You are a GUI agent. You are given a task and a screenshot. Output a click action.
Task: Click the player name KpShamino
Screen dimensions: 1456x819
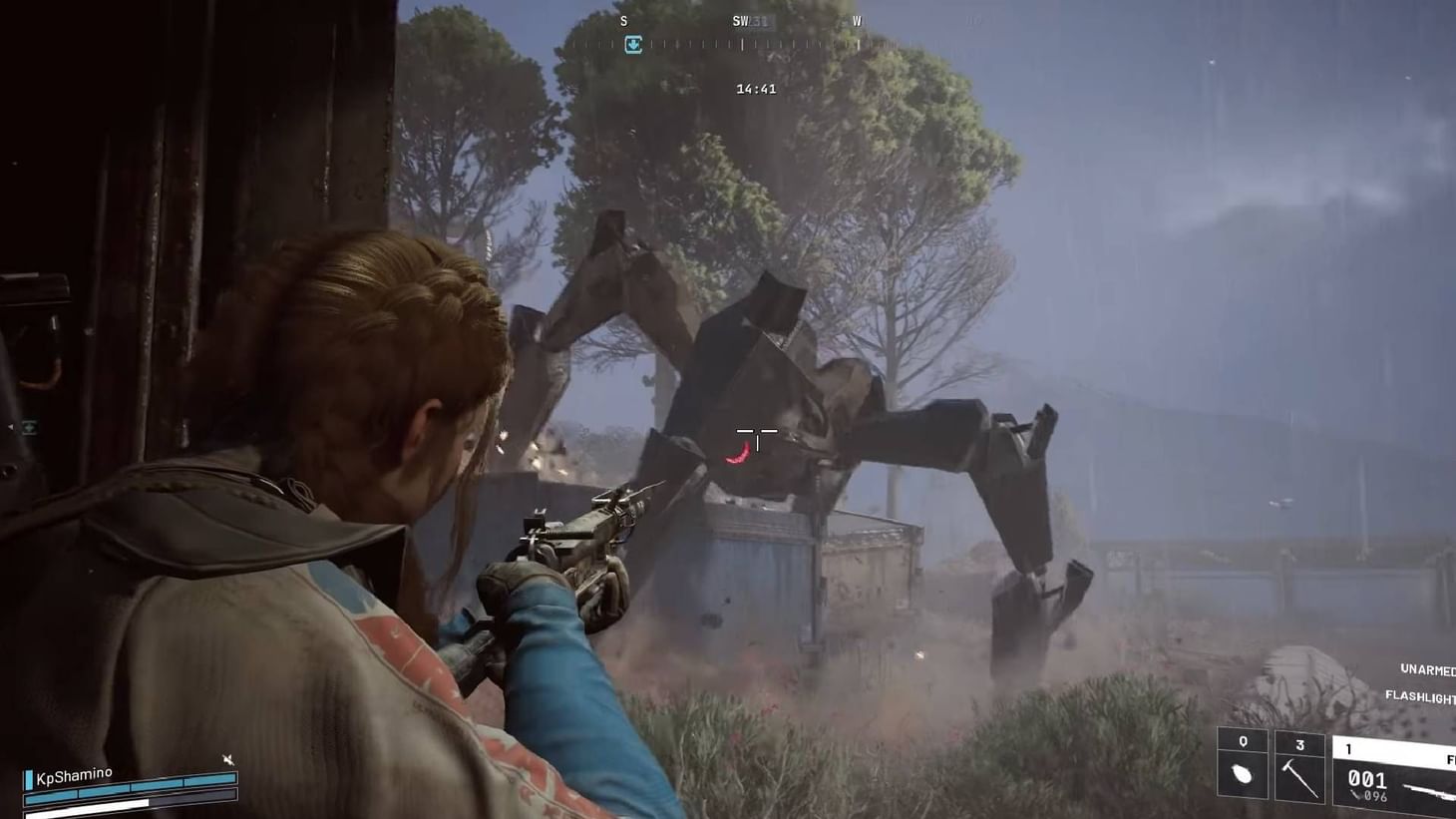pyautogui.click(x=74, y=774)
